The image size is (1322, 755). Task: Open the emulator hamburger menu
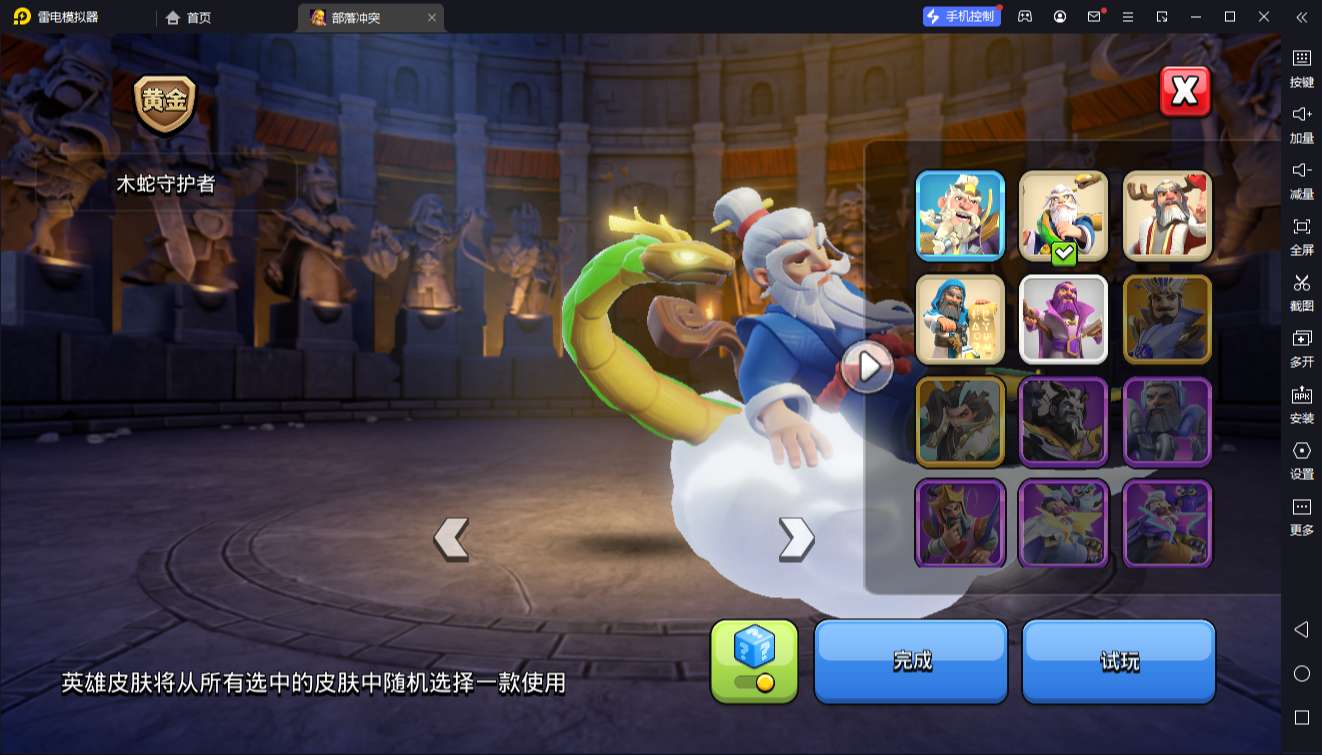click(1128, 17)
